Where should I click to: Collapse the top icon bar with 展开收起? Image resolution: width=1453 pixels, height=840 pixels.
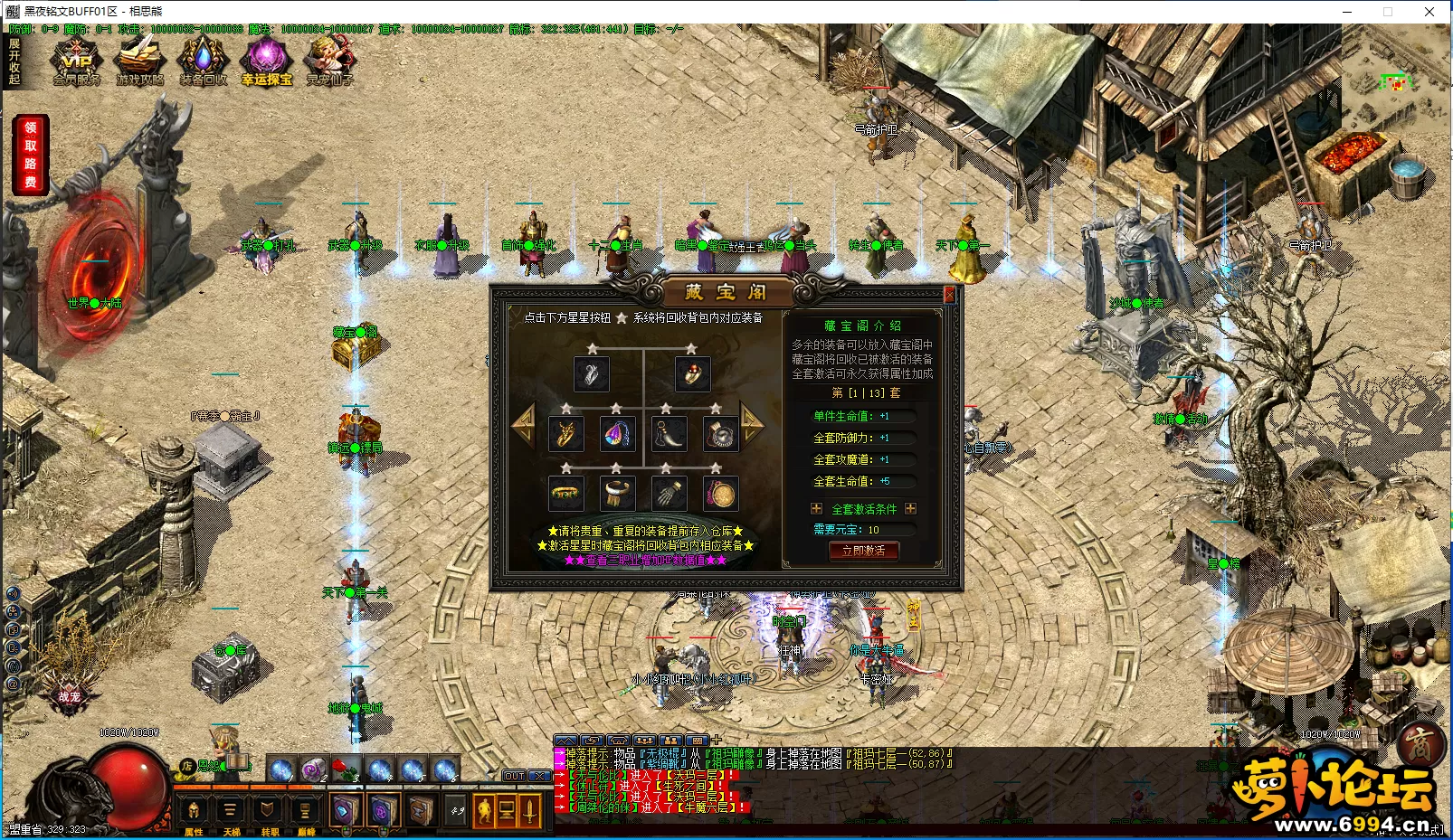point(14,61)
